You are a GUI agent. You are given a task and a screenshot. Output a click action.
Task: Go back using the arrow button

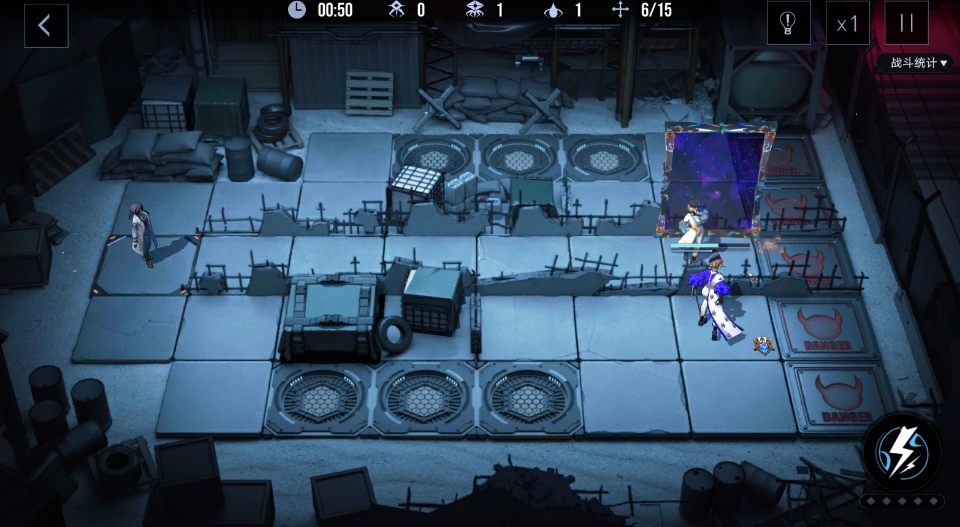46,26
